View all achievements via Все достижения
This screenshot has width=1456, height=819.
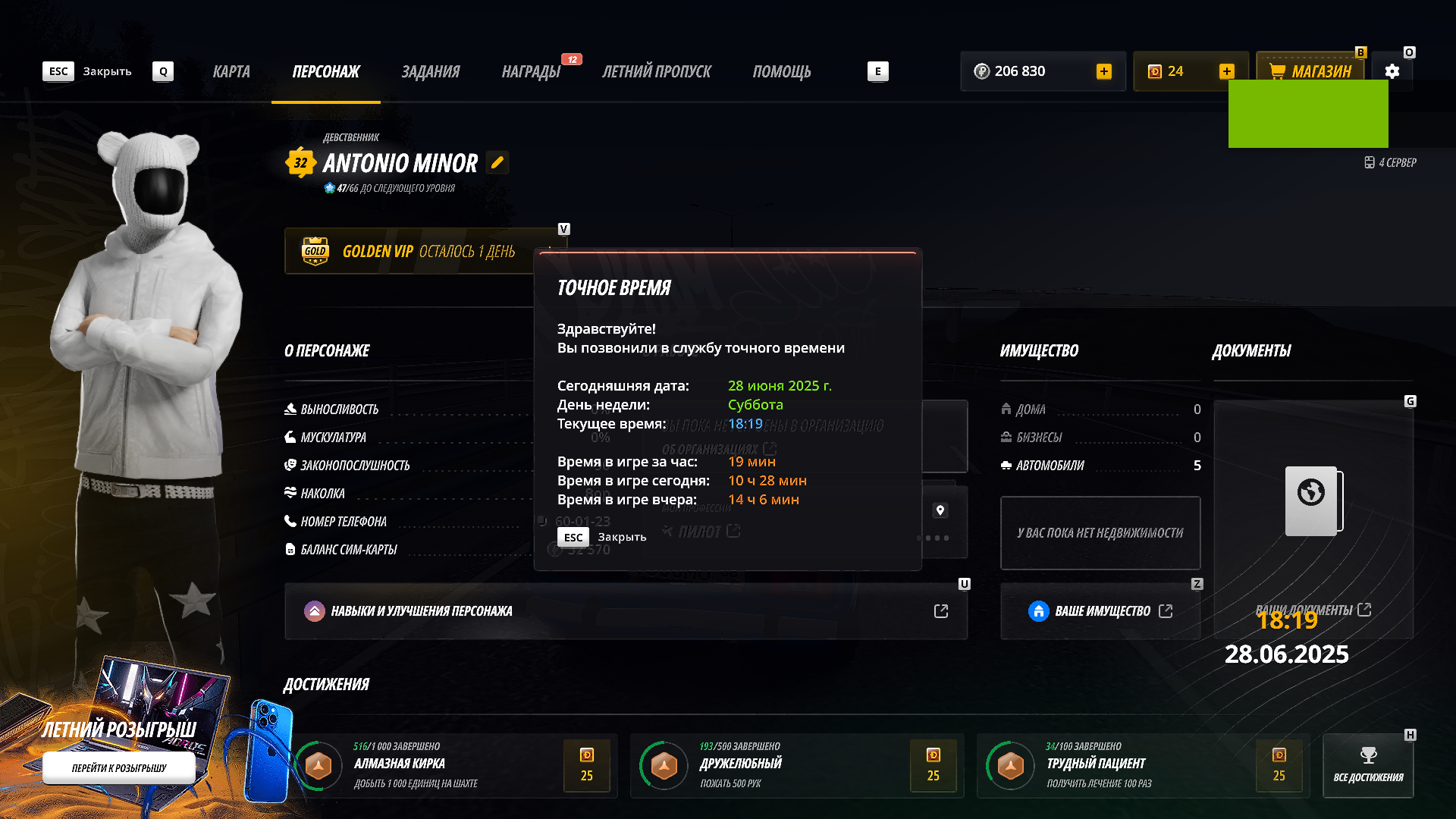tap(1368, 765)
